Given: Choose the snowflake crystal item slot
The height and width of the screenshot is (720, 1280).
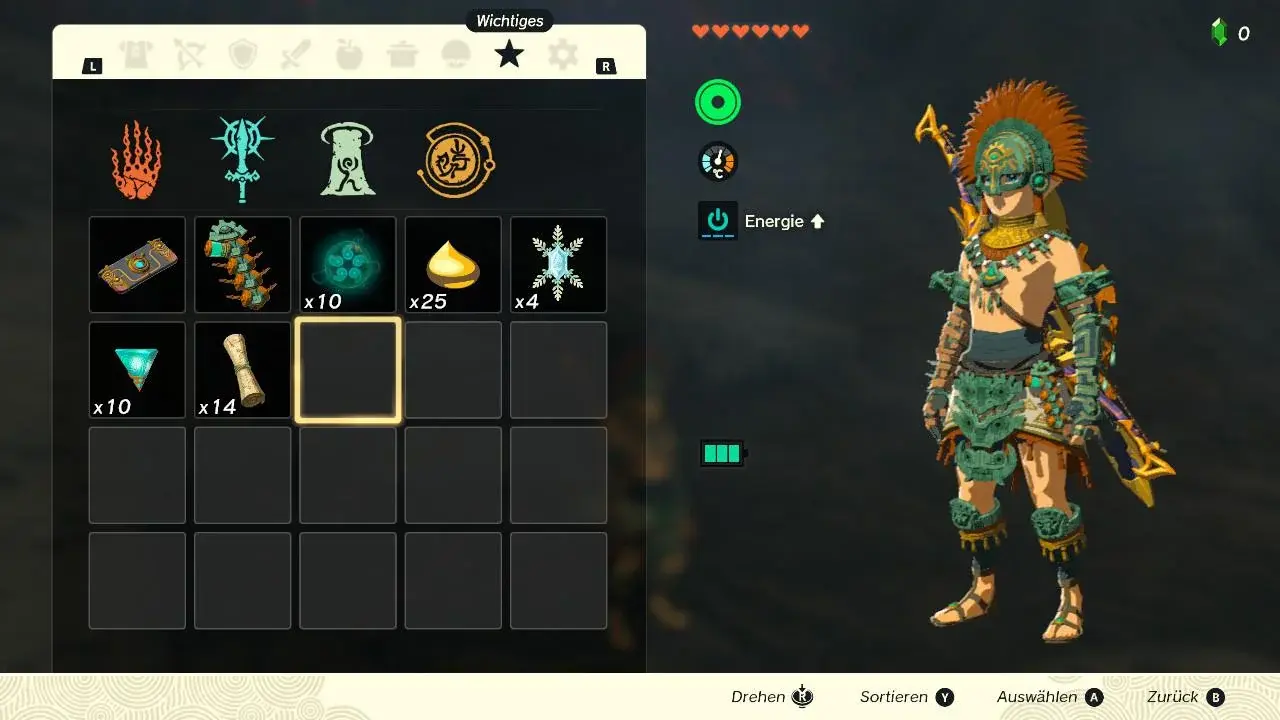Looking at the screenshot, I should pyautogui.click(x=559, y=265).
